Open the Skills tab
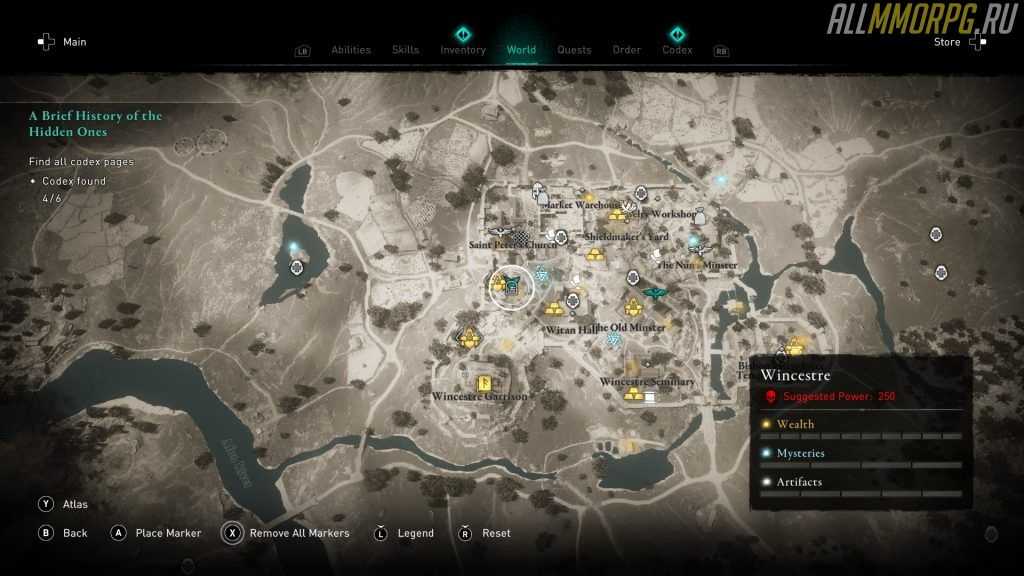The height and width of the screenshot is (576, 1024). (405, 50)
